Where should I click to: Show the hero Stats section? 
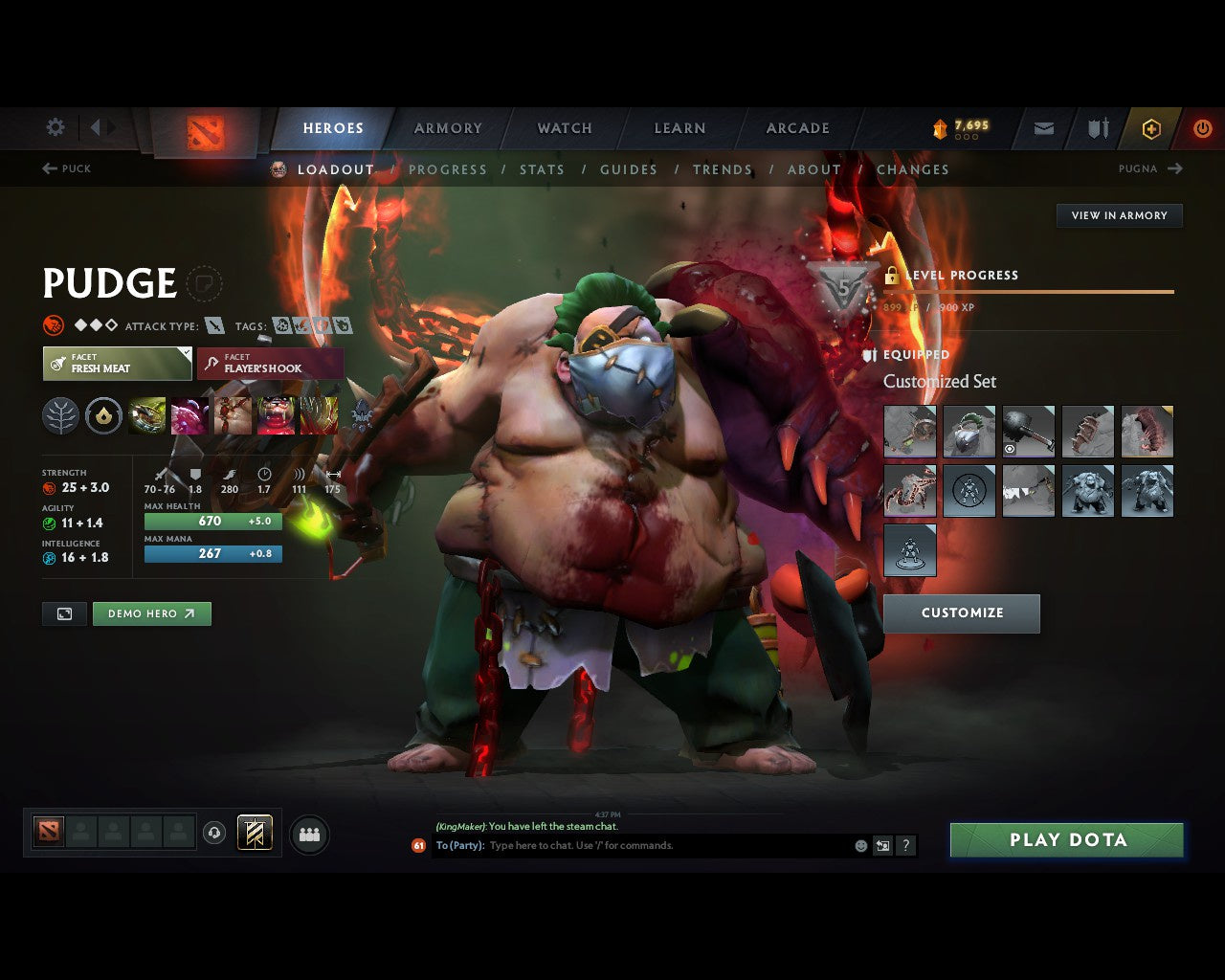coord(542,169)
